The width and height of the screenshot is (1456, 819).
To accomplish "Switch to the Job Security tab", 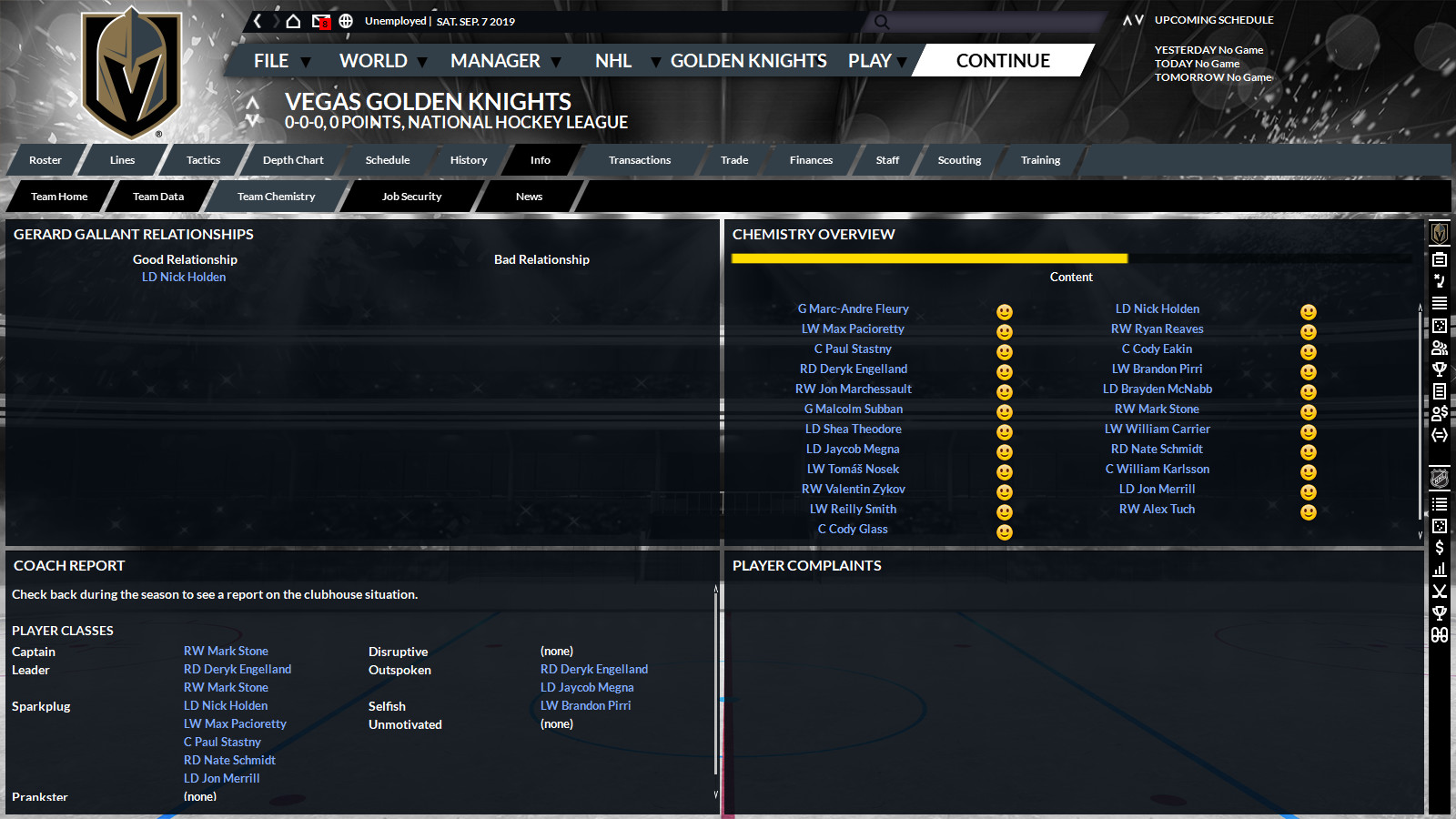I will [x=411, y=196].
